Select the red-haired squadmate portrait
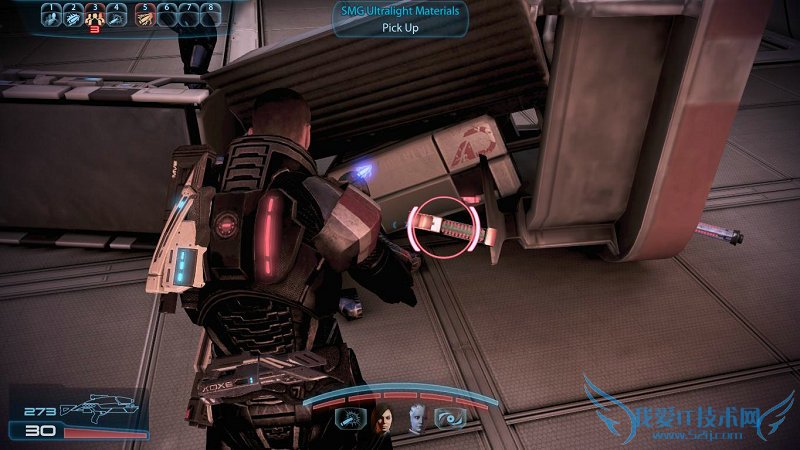Viewport: 800px width, 450px height. tap(383, 421)
